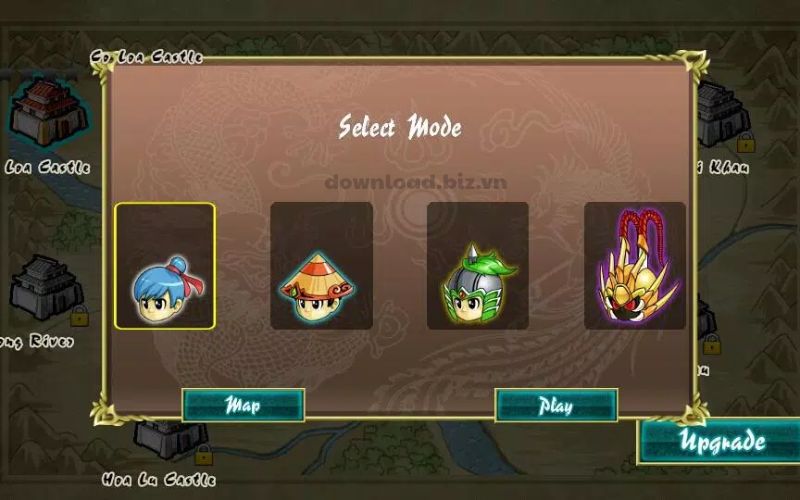Start the game with the Play button
This screenshot has width=800, height=500.
pos(556,405)
